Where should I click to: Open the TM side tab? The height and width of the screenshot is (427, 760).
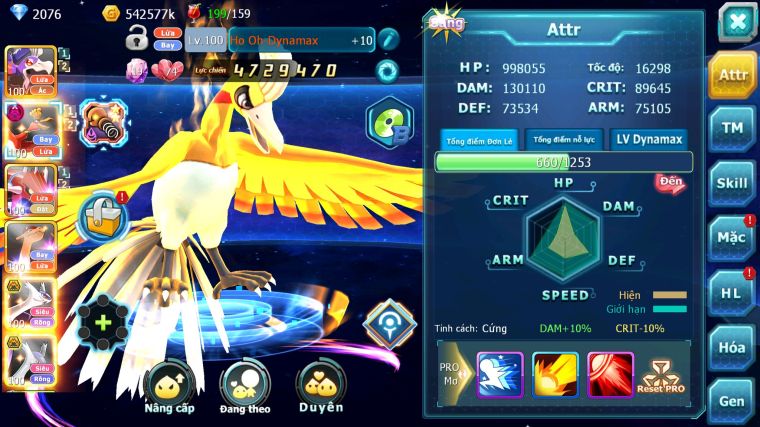(733, 128)
